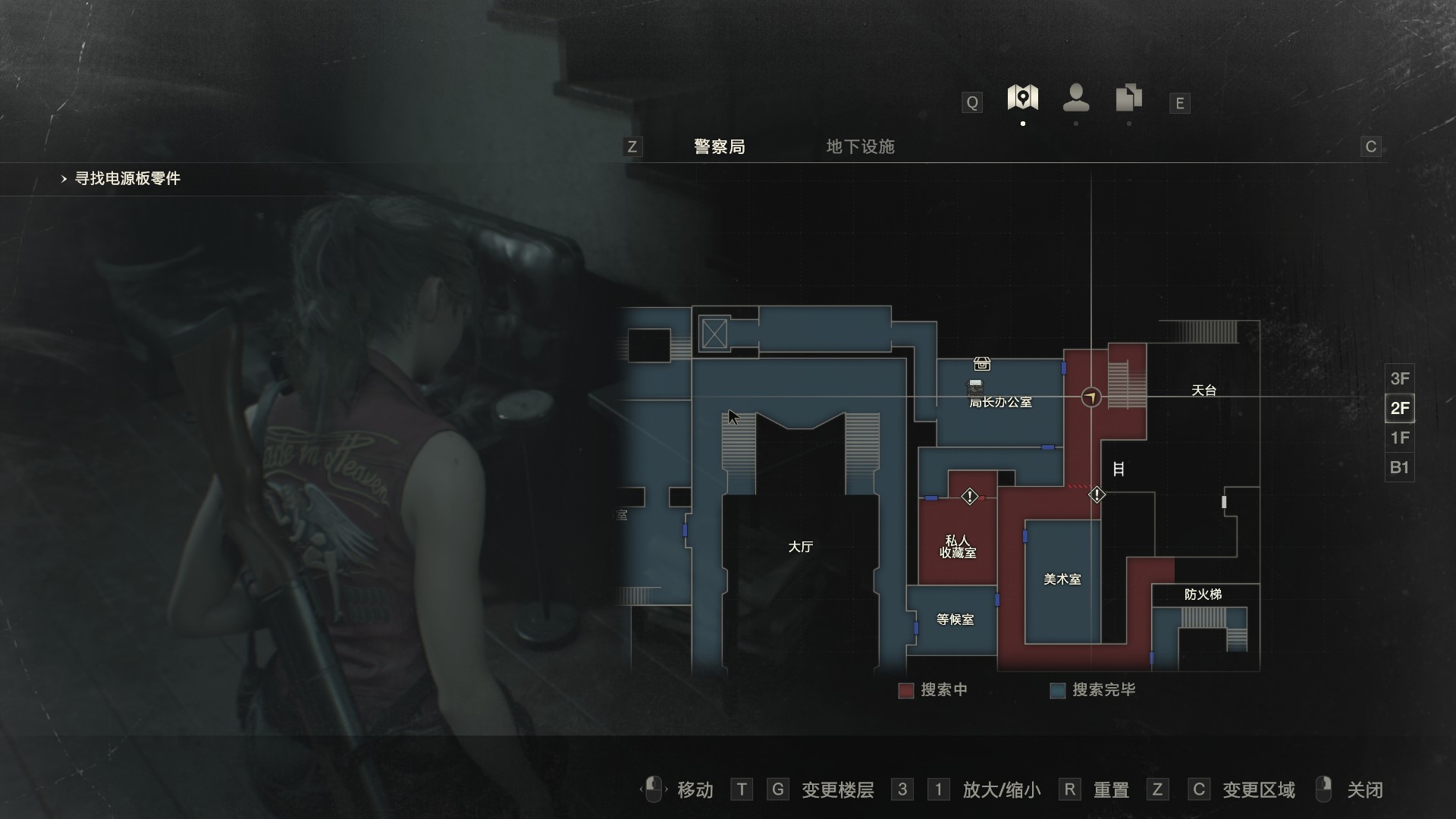Viewport: 1456px width, 819px height.
Task: Select the 私人收藏室 room on the map
Action: coord(957,547)
